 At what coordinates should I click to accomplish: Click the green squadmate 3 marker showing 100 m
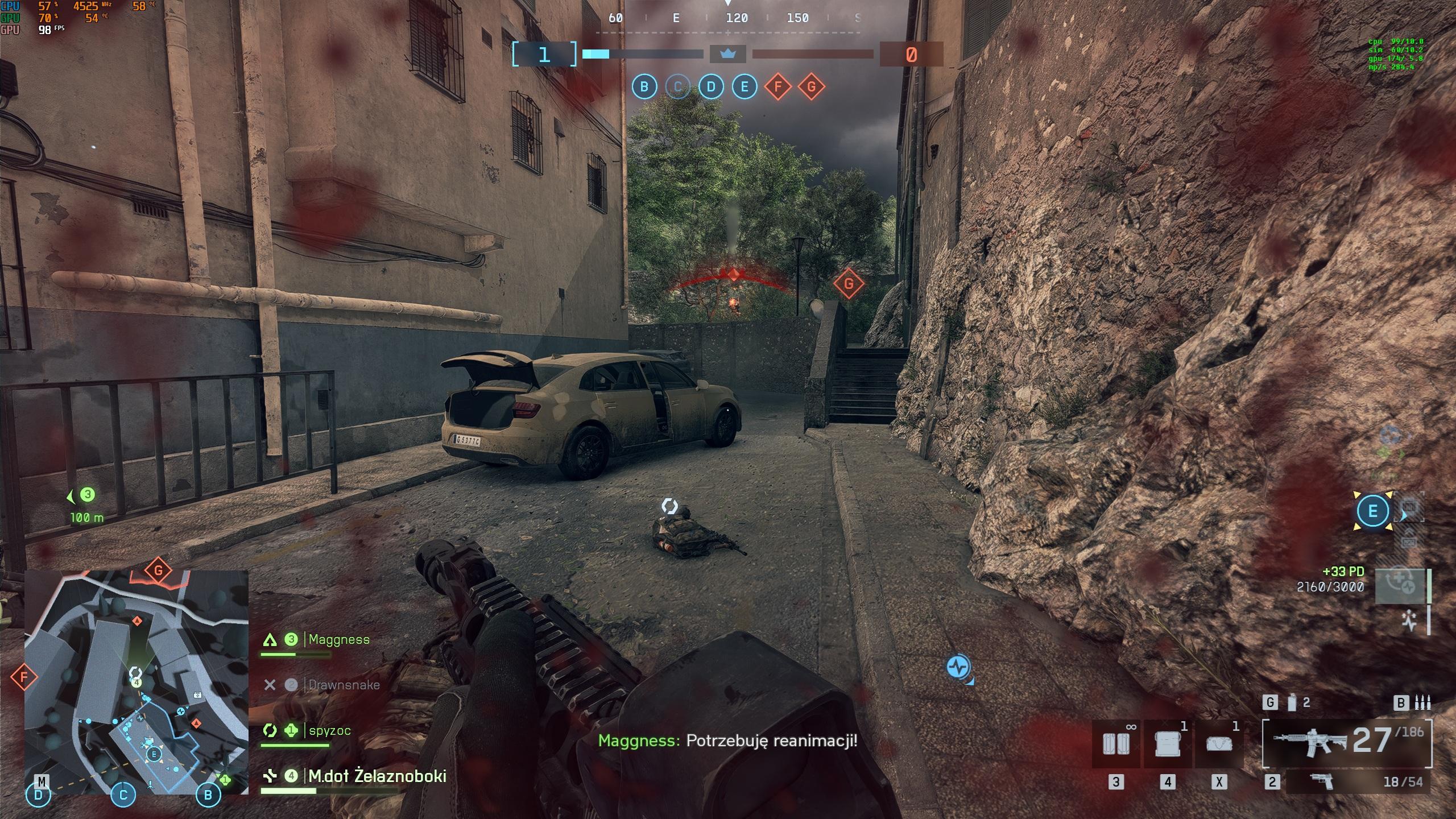tap(87, 495)
